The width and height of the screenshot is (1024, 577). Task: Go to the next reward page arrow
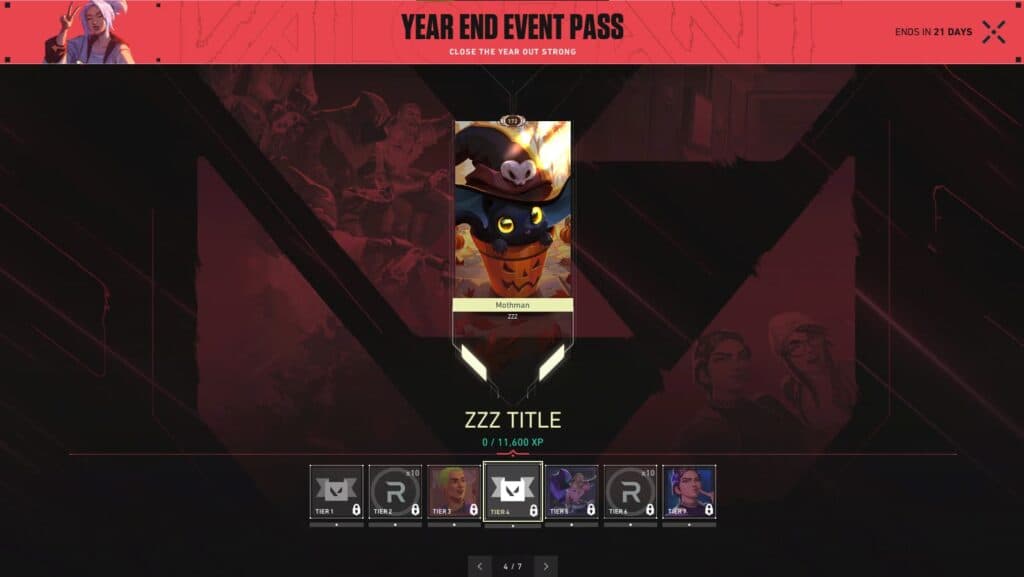coord(545,566)
